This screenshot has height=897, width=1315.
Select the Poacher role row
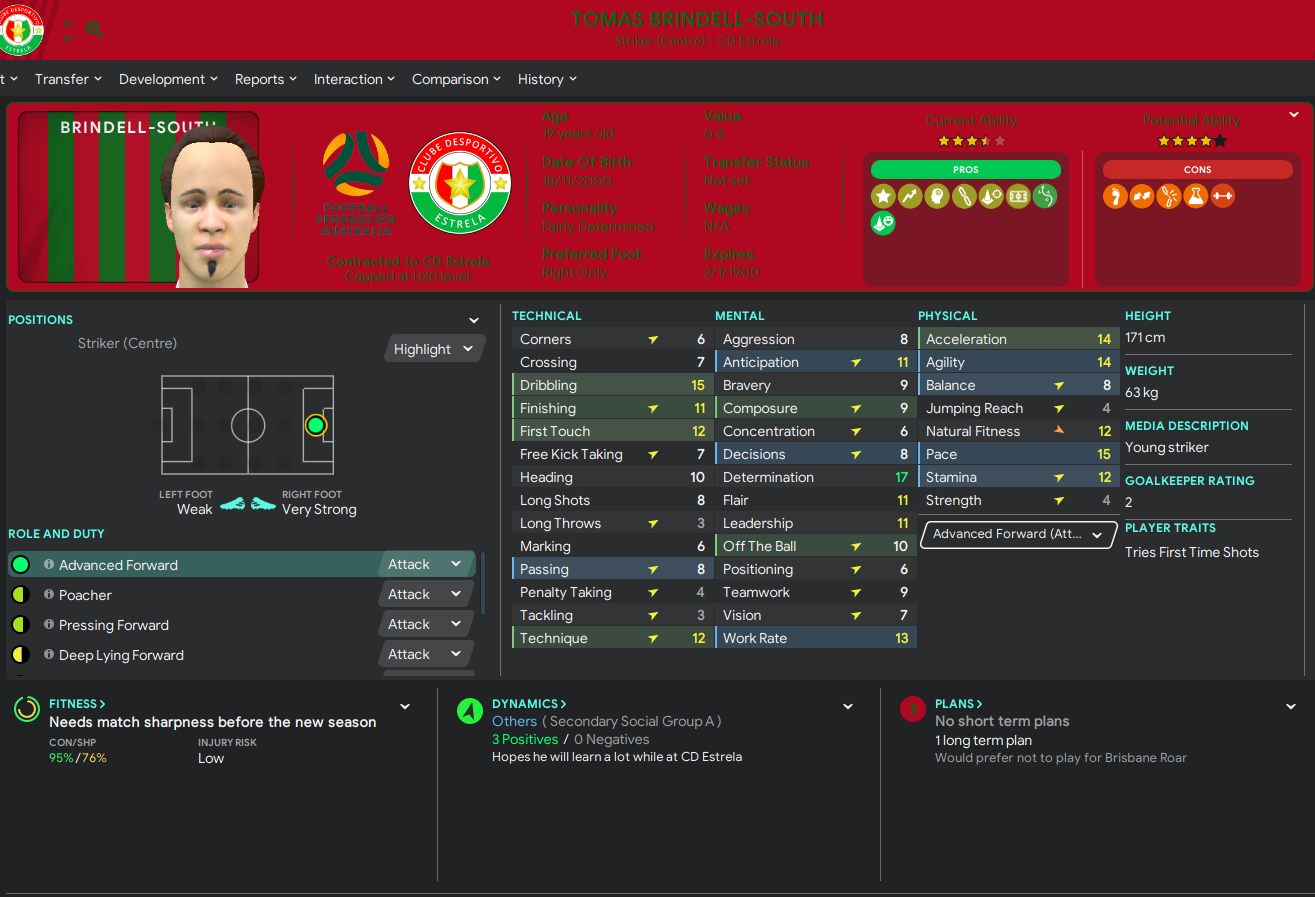[x=200, y=595]
